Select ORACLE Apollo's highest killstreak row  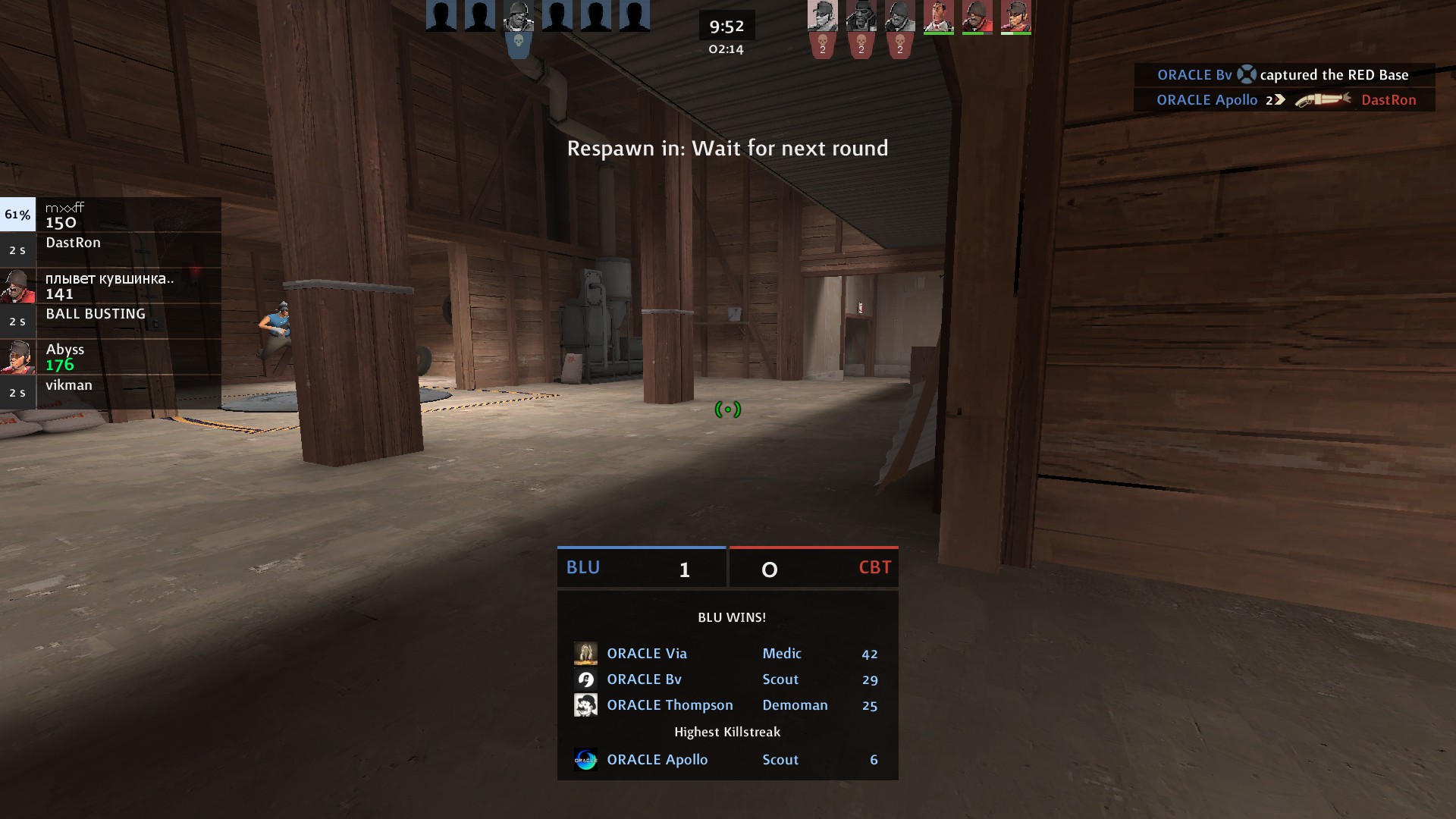pos(726,760)
